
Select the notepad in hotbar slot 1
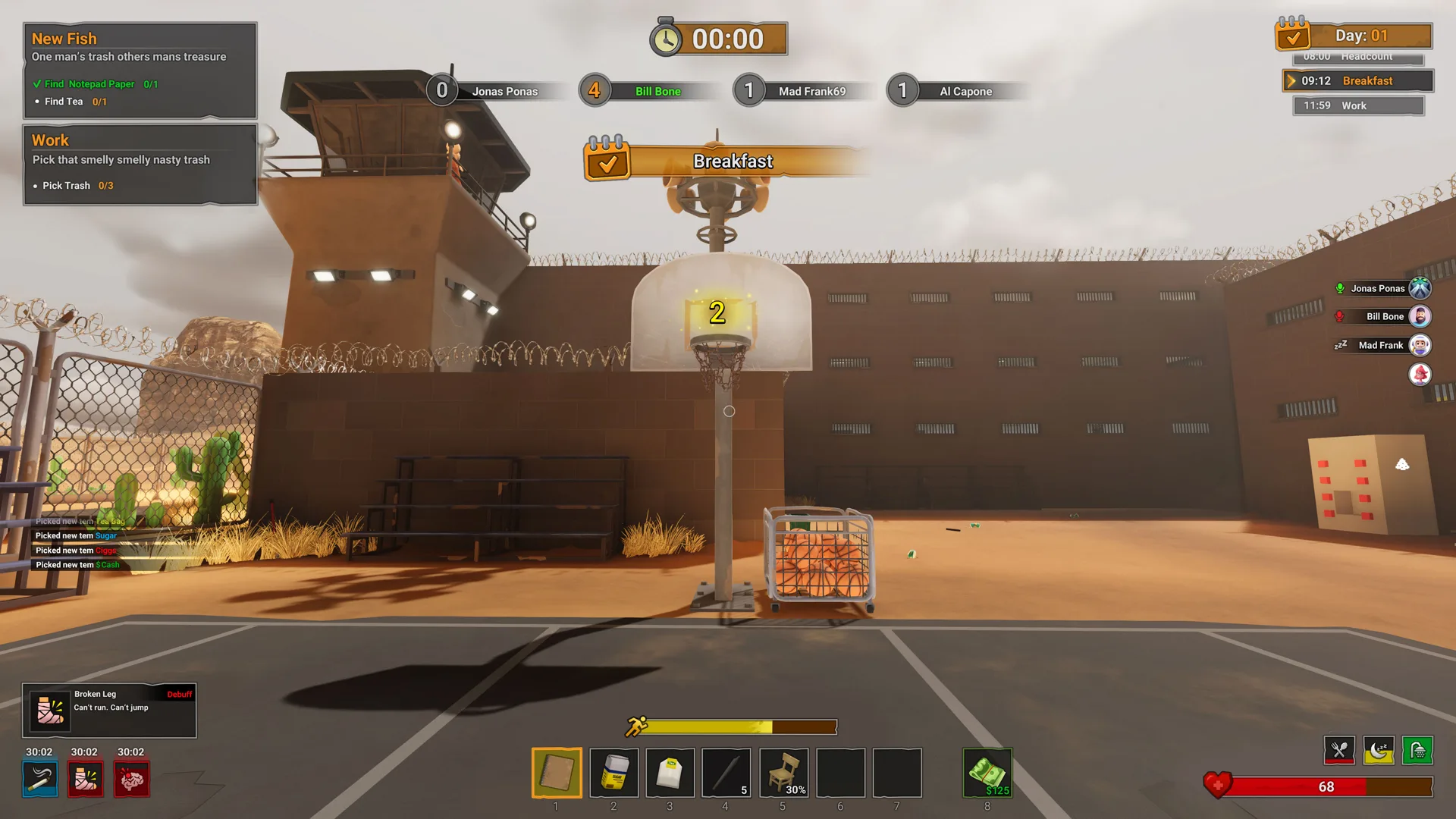coord(557,773)
